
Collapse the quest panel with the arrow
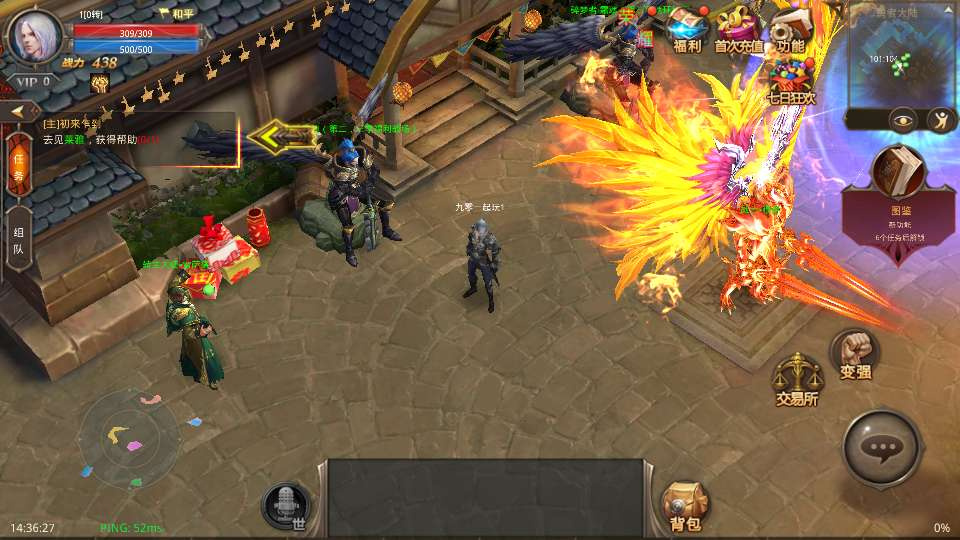pos(18,111)
